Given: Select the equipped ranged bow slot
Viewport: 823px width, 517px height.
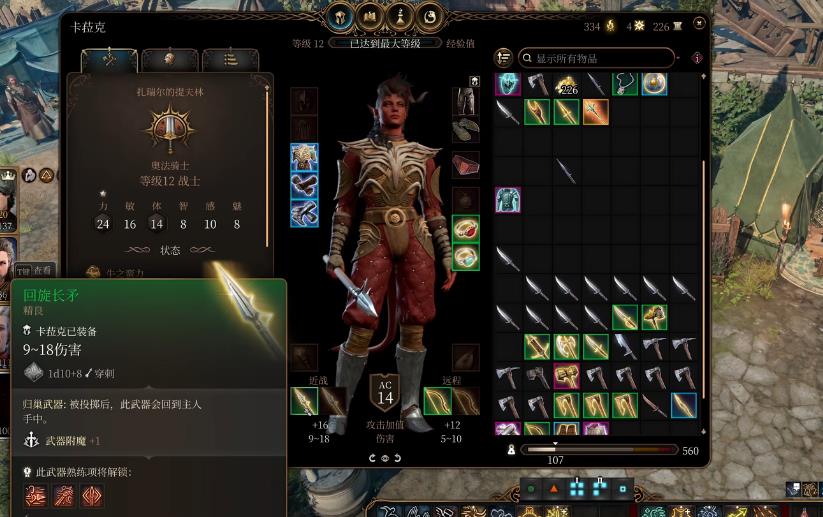Looking at the screenshot, I should pyautogui.click(x=438, y=401).
